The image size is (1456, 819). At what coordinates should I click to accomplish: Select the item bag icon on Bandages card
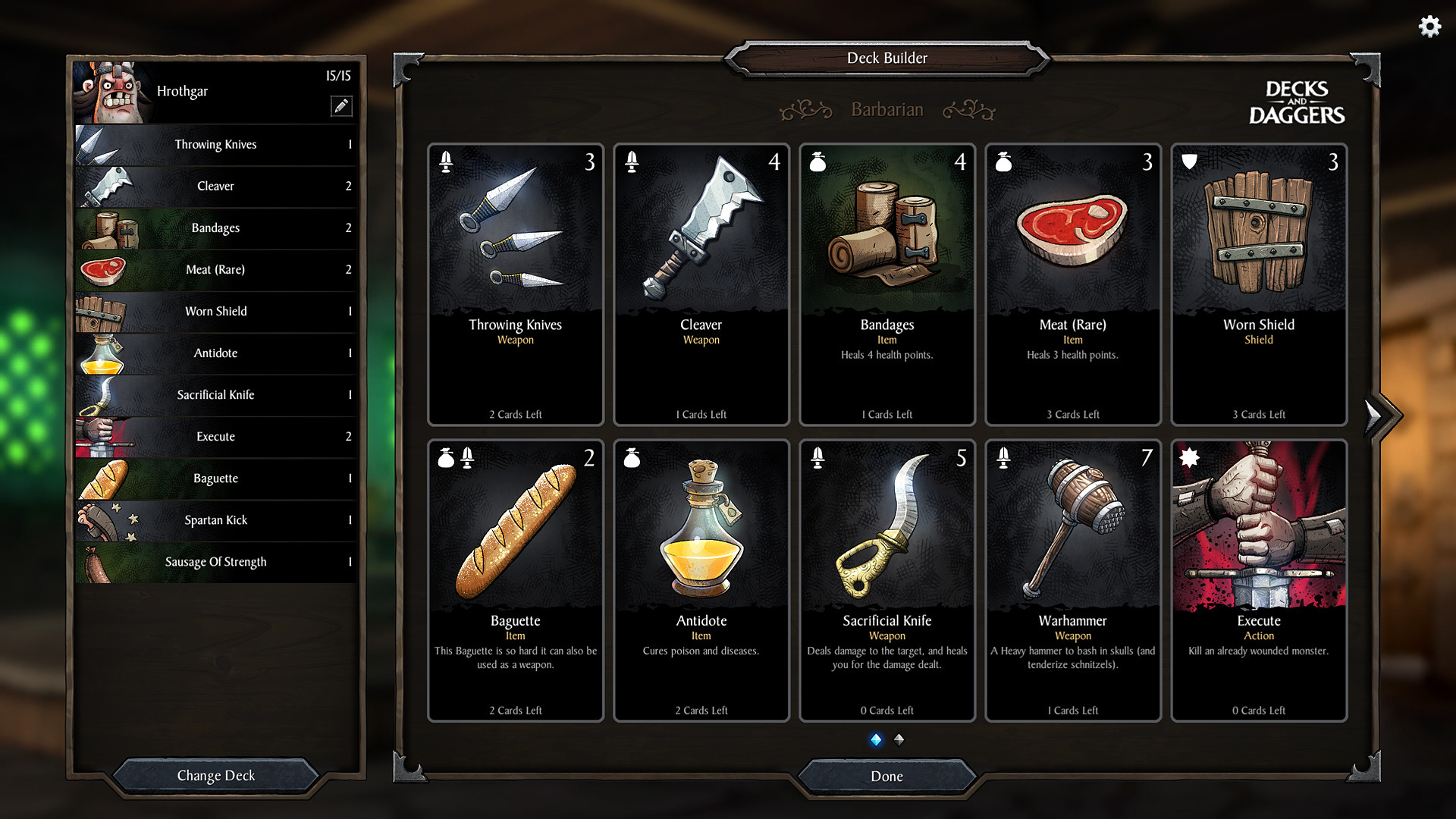tap(817, 162)
